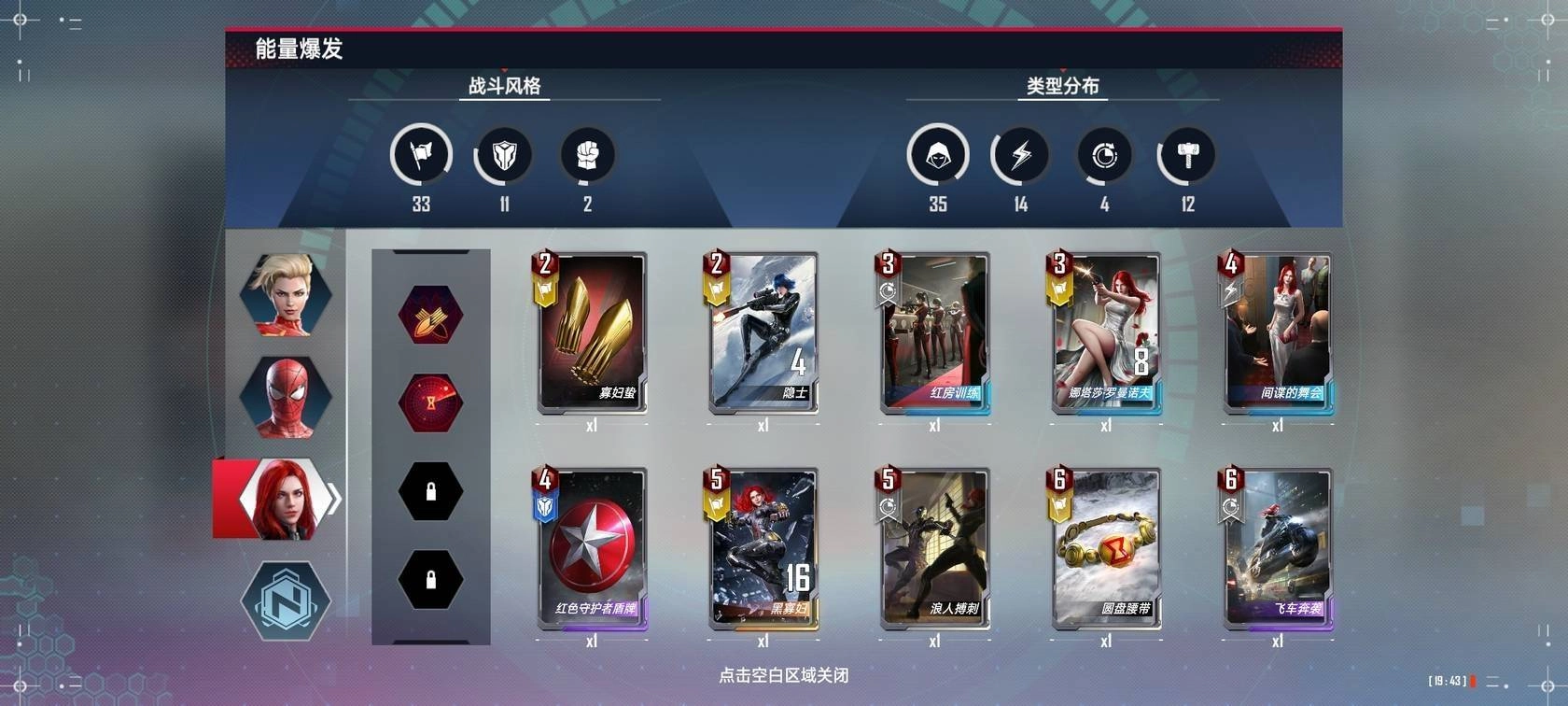Select the shield combat style icon showing 11

click(x=503, y=155)
